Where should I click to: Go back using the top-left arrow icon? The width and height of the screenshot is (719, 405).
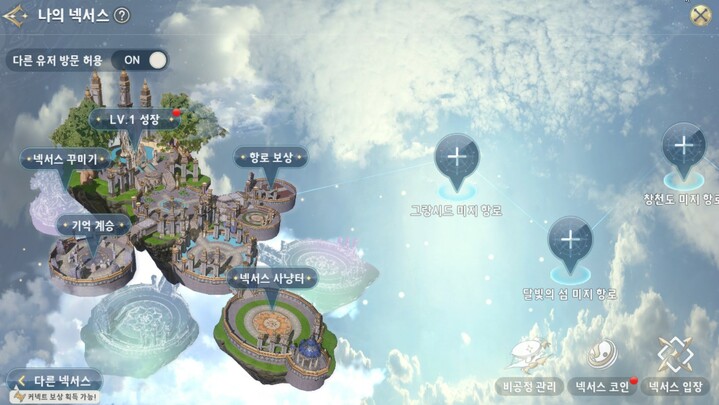[x=17, y=15]
